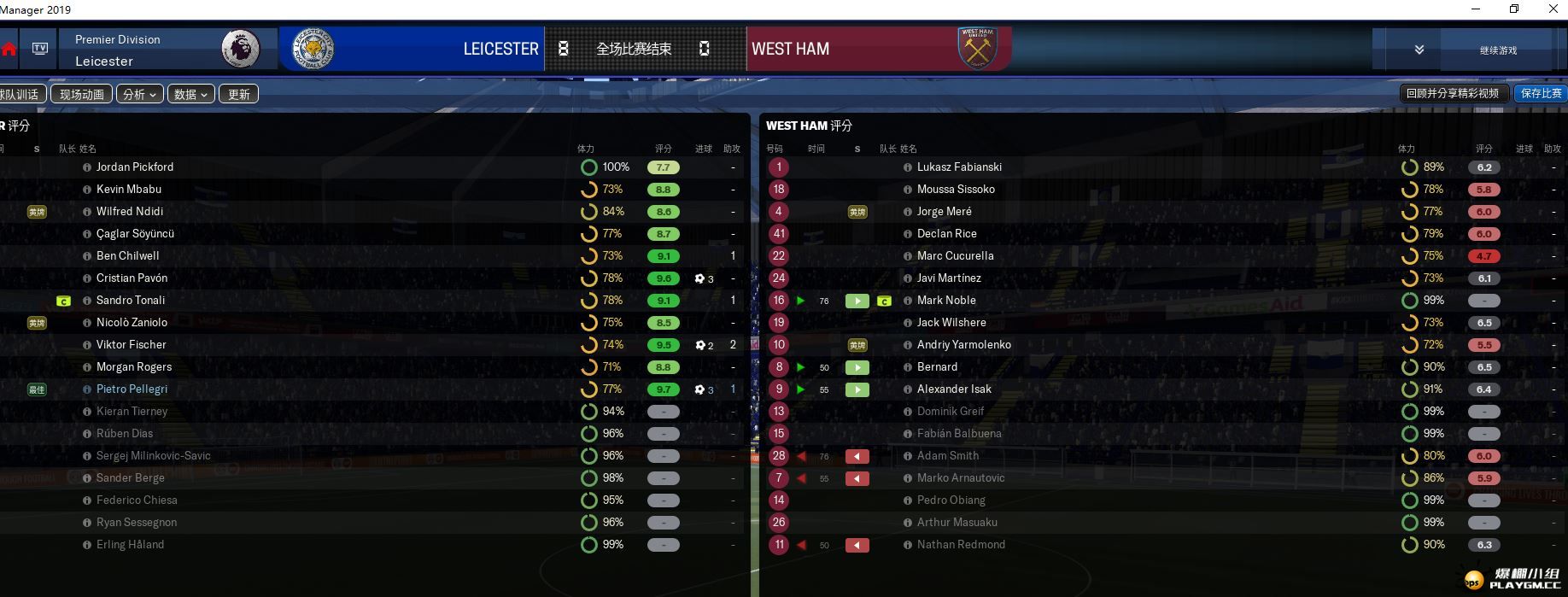Image resolution: width=1568 pixels, height=597 pixels.
Task: Show the 现场动画 pitch view
Action: [x=82, y=94]
